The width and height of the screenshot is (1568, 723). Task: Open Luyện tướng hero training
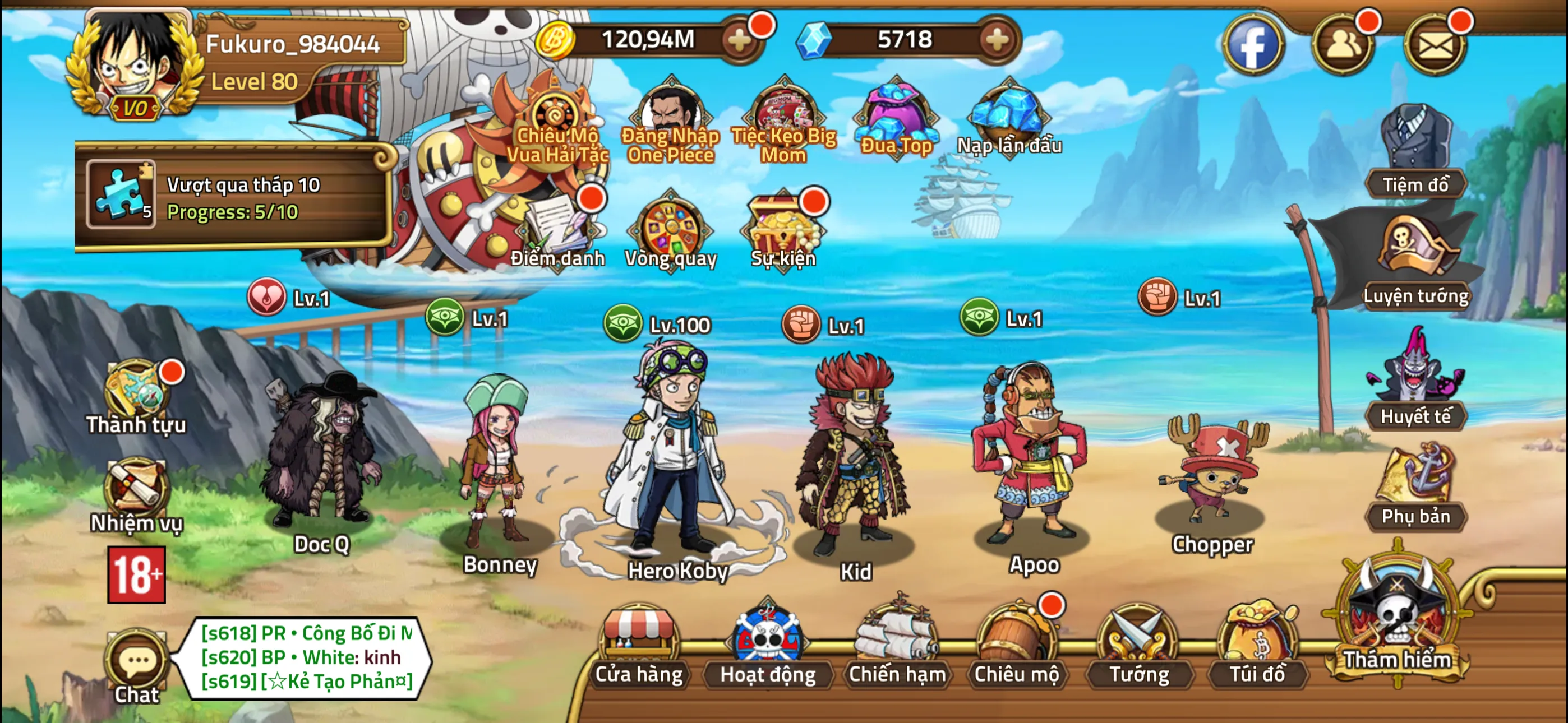pyautogui.click(x=1415, y=262)
